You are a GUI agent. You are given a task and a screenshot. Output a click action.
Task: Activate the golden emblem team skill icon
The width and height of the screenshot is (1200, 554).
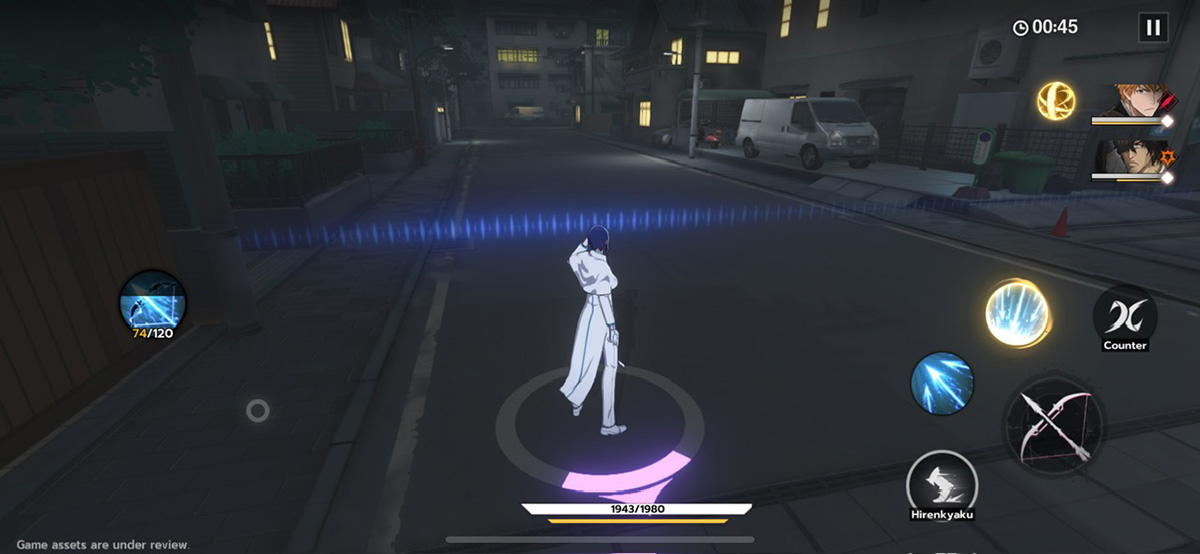pyautogui.click(x=1055, y=100)
